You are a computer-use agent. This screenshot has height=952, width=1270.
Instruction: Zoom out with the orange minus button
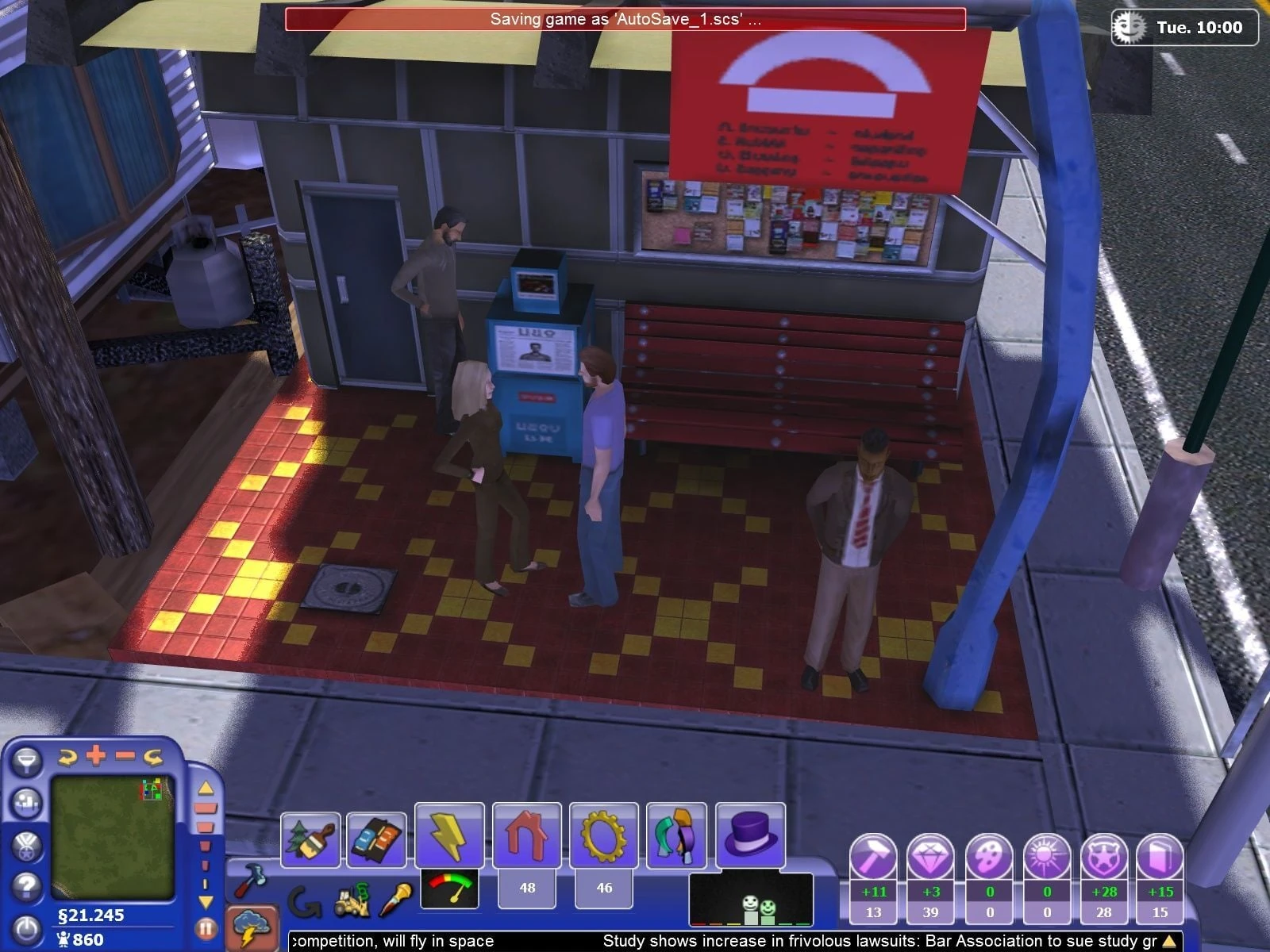tap(125, 755)
